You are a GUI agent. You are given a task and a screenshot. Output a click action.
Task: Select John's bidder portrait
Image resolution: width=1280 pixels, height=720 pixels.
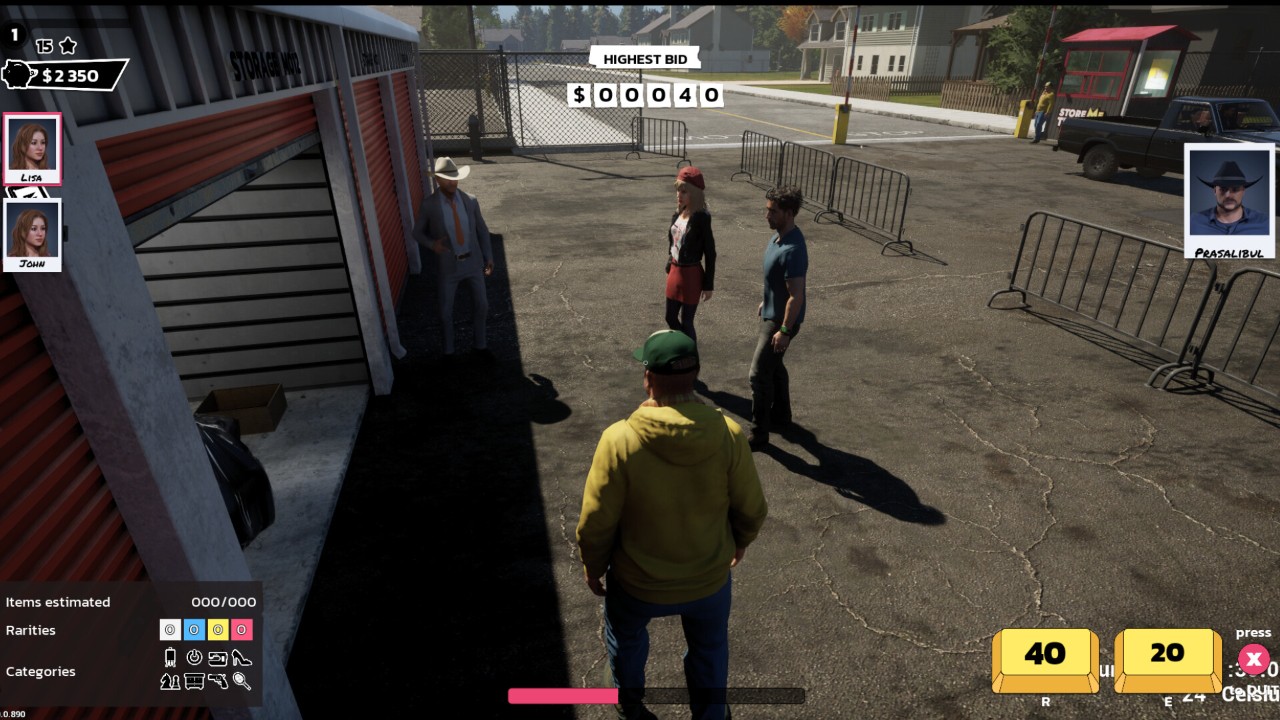point(33,234)
